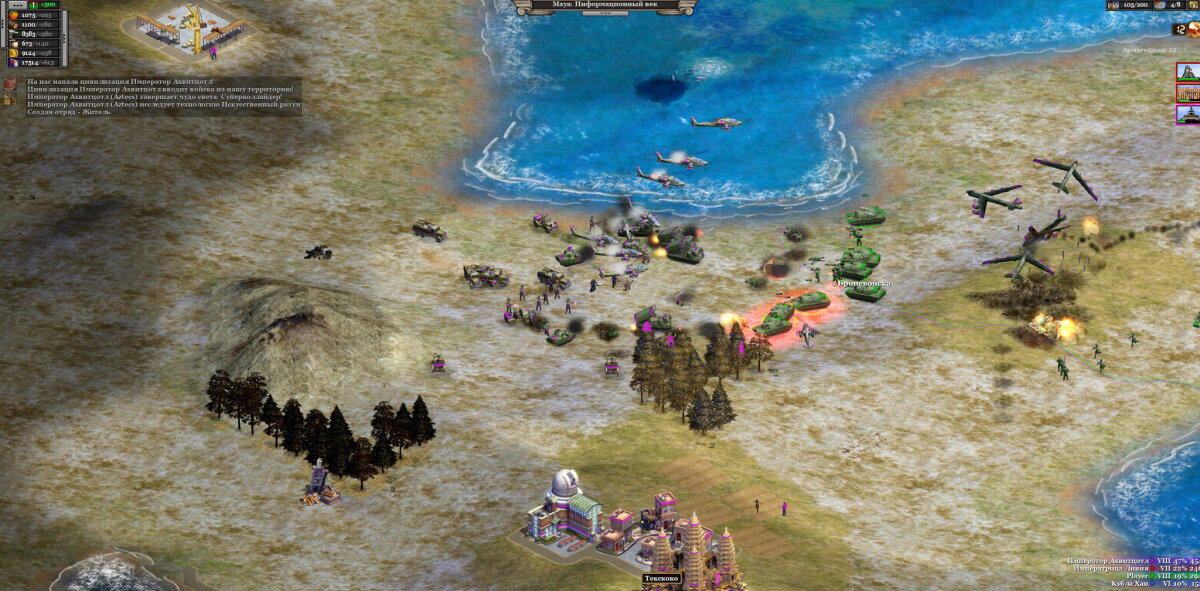
Task: Open the Armageddon nuclear explosion counter
Action: 1192,30
